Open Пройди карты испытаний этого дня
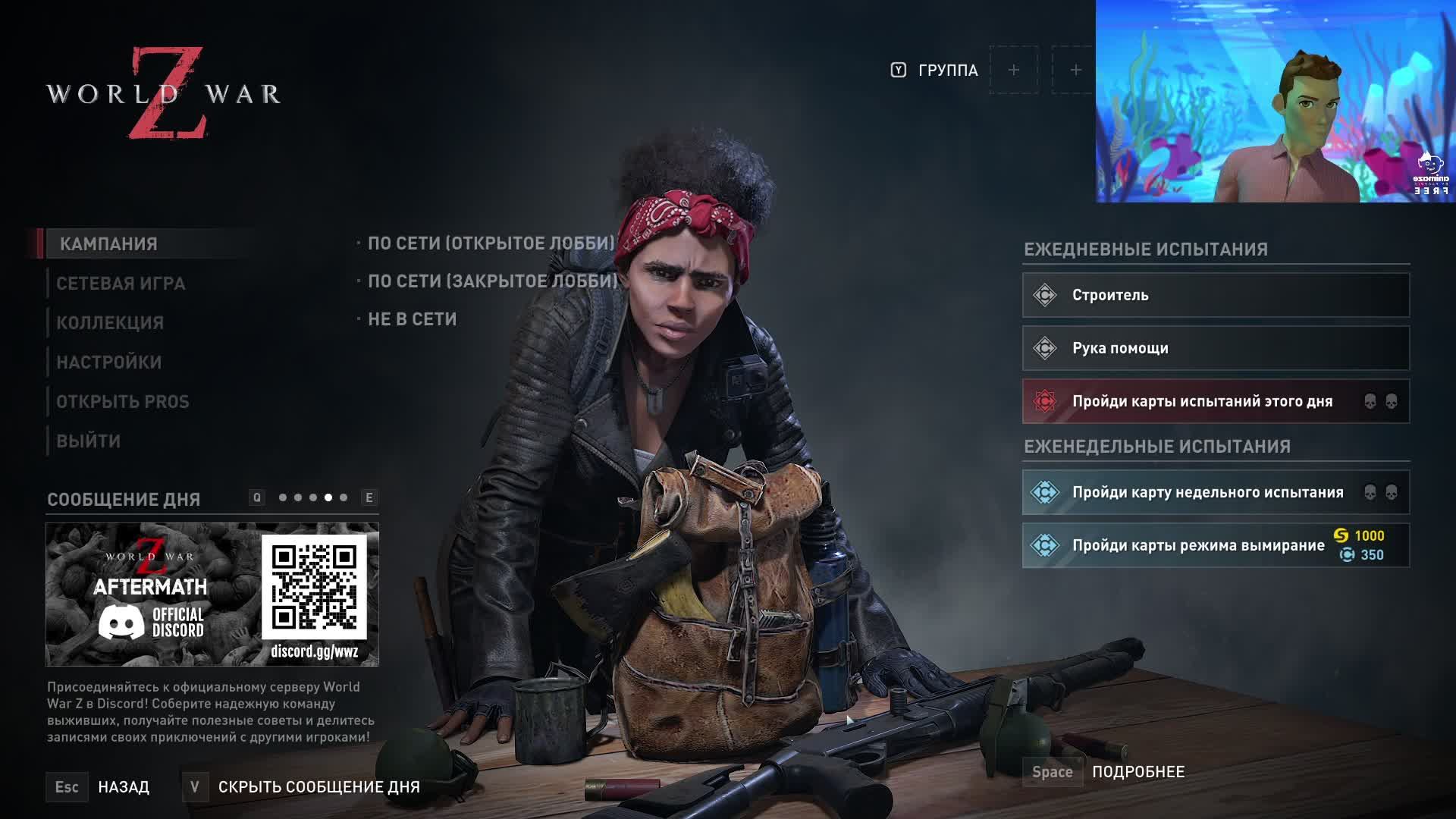The width and height of the screenshot is (1456, 819). (1215, 401)
